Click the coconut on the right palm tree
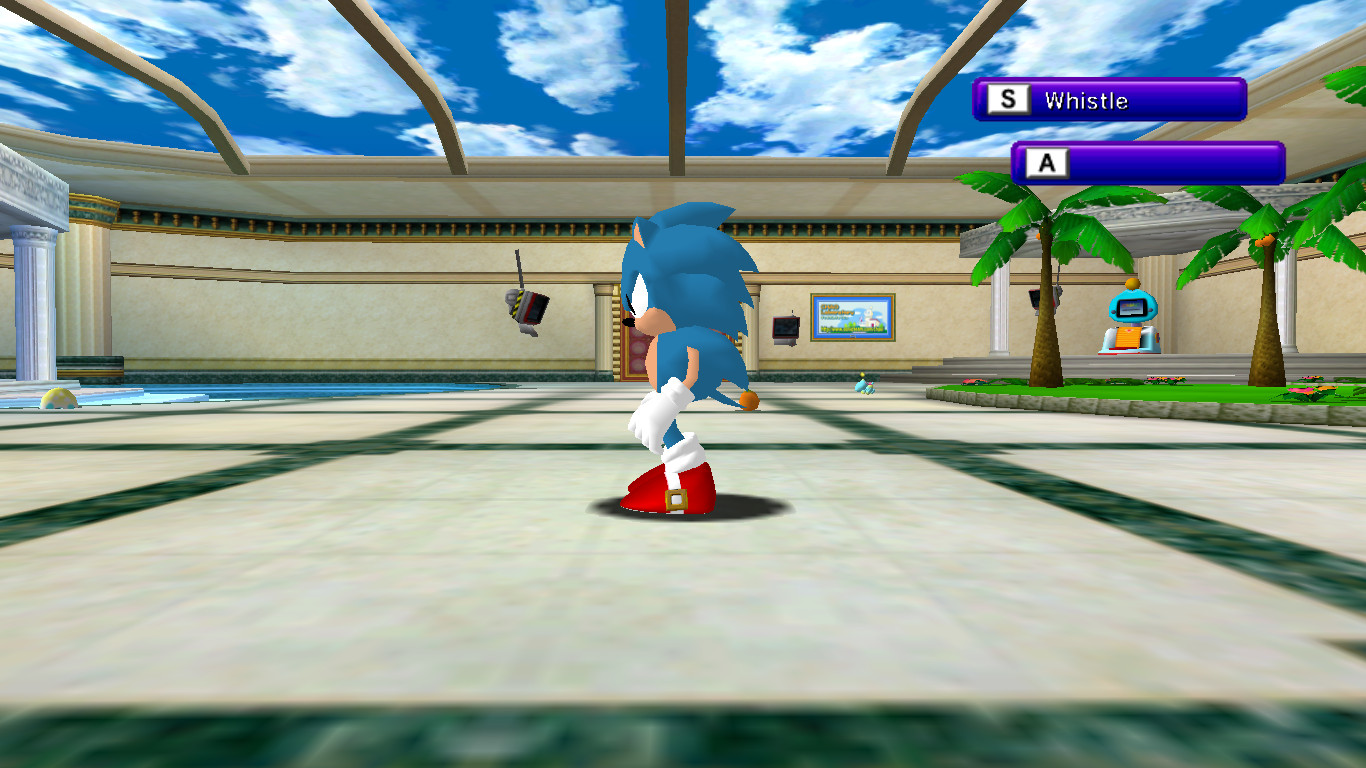Image resolution: width=1366 pixels, height=768 pixels. pyautogui.click(x=1264, y=239)
